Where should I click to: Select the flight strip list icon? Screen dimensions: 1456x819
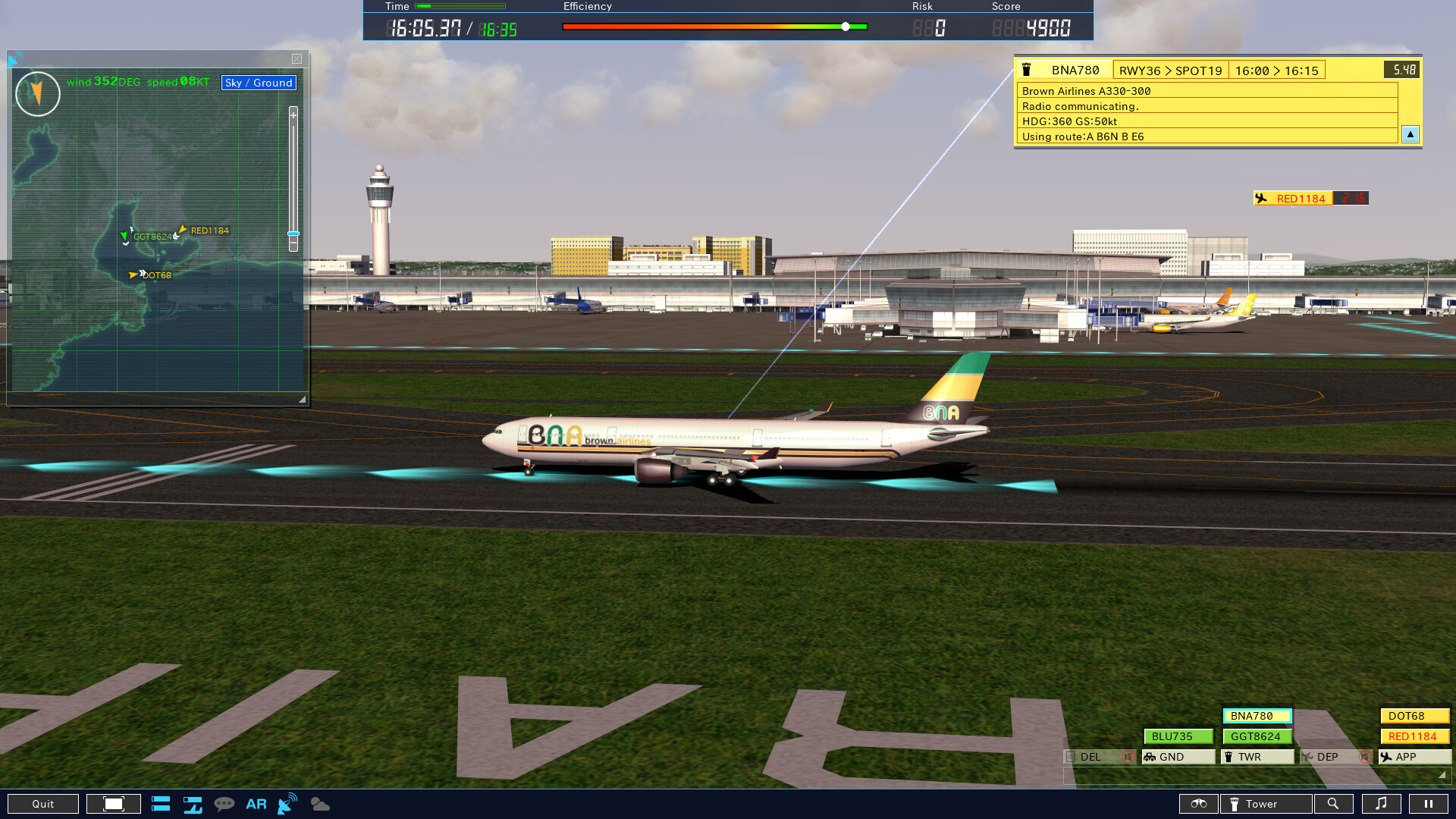coord(161,804)
